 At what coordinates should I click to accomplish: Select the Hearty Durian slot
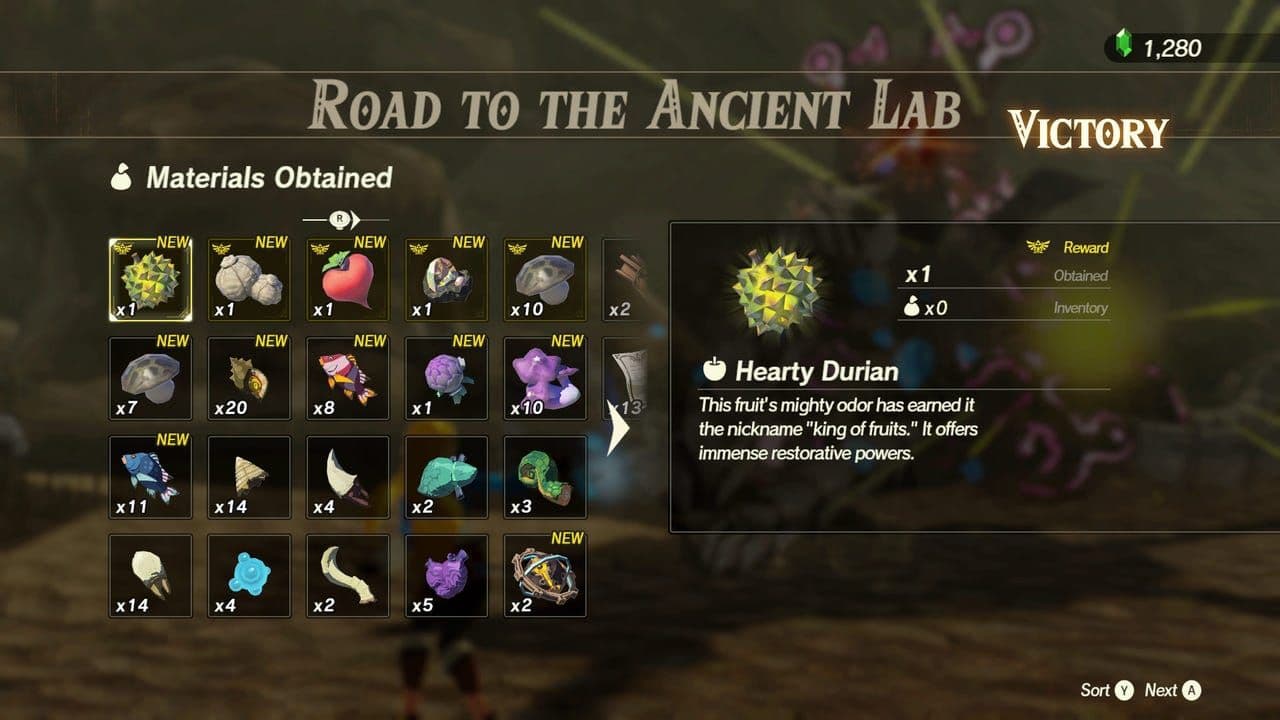pyautogui.click(x=150, y=280)
